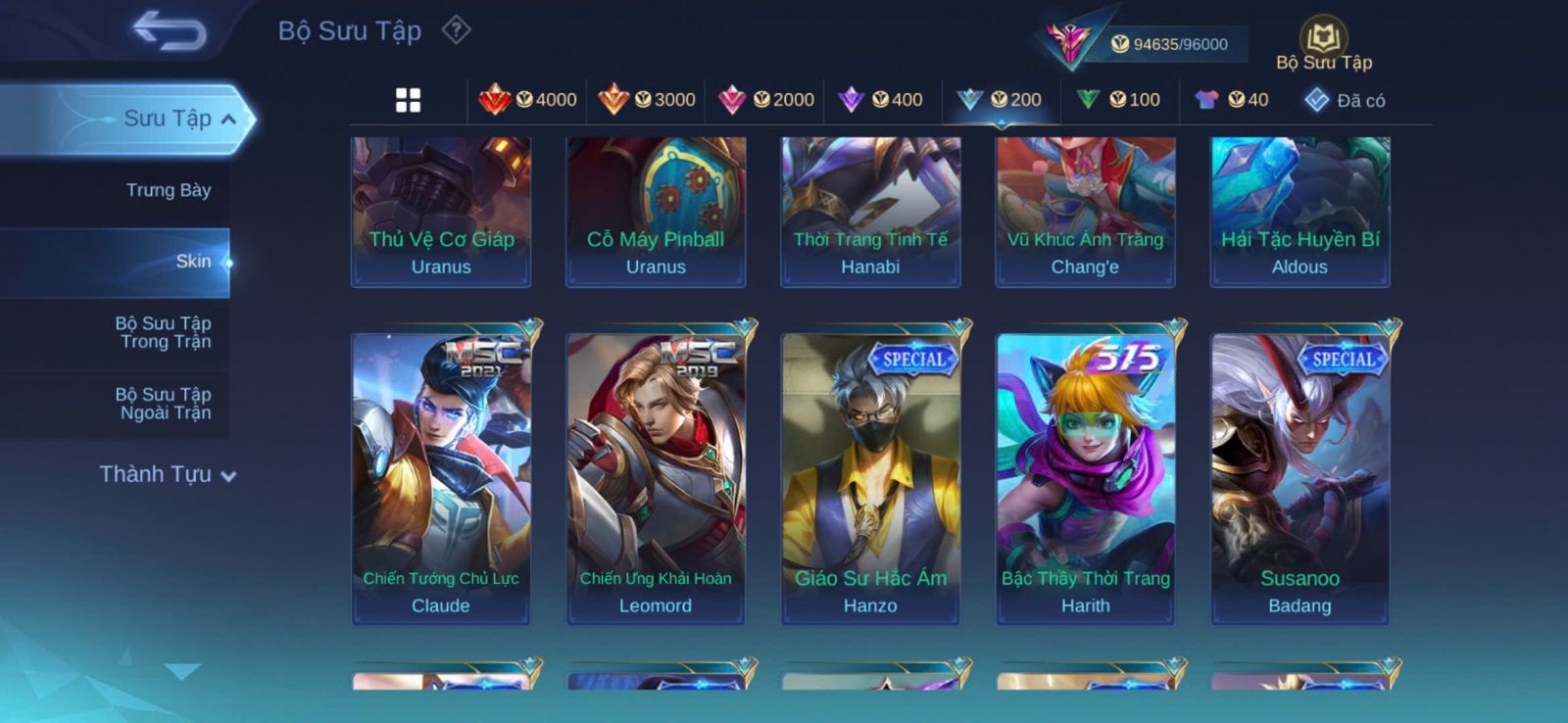
Task: Select the Skin sidebar entry
Action: 193,262
